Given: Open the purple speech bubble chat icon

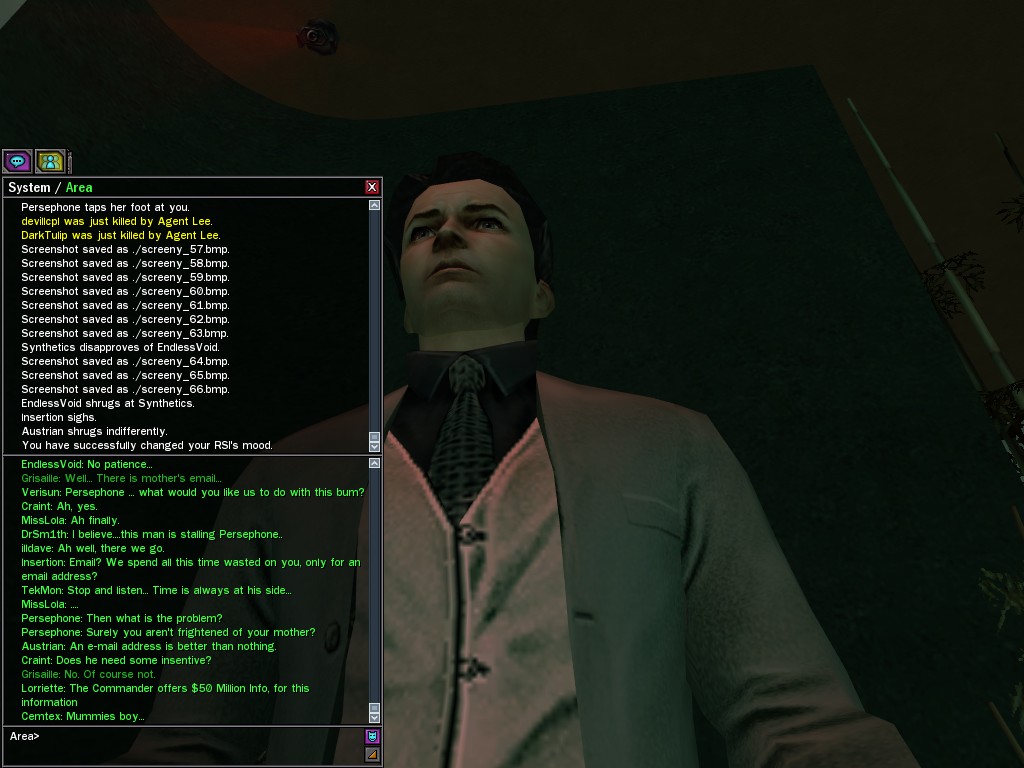Looking at the screenshot, I should pos(17,160).
